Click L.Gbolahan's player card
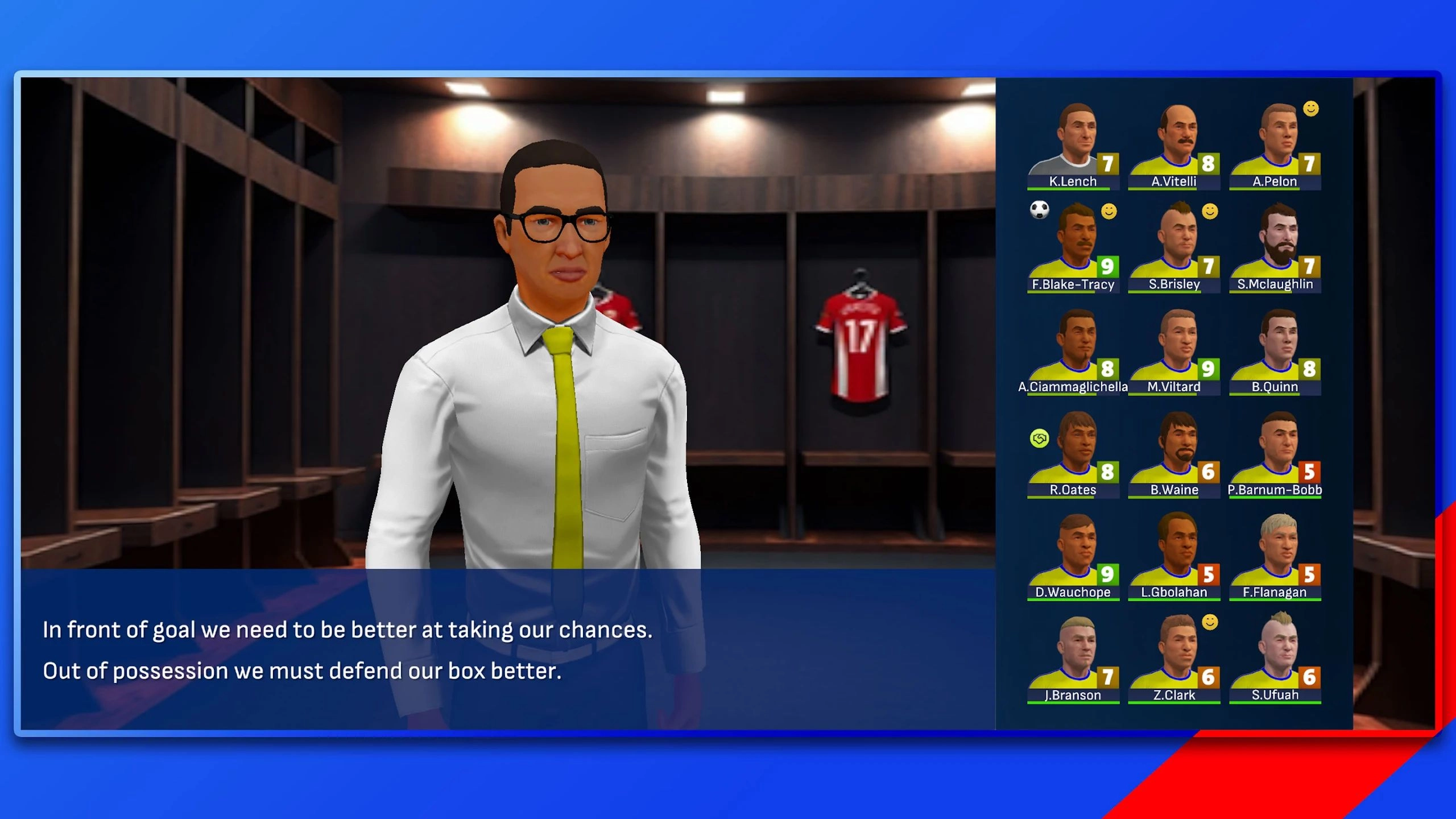The width and height of the screenshot is (1456, 819). click(1174, 556)
